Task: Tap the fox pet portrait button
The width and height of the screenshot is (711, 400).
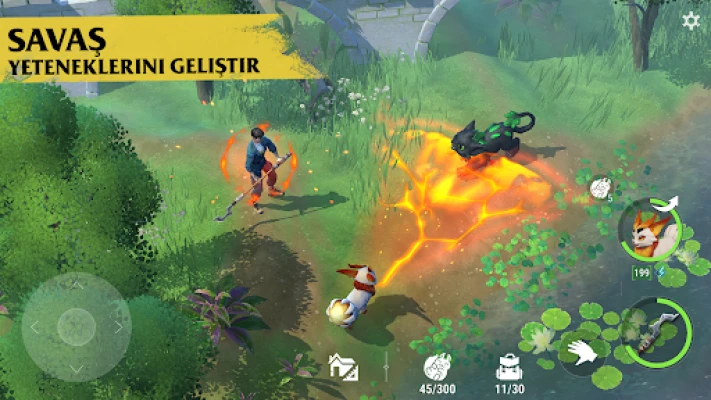Action: coord(648,229)
